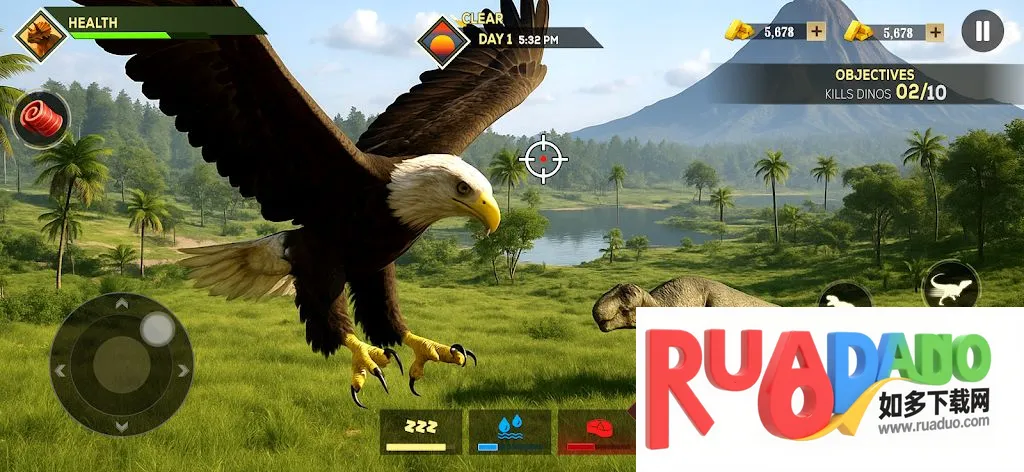Open the dinosaur portrait beside the Health bar
The image size is (1024, 472).
[x=41, y=35]
